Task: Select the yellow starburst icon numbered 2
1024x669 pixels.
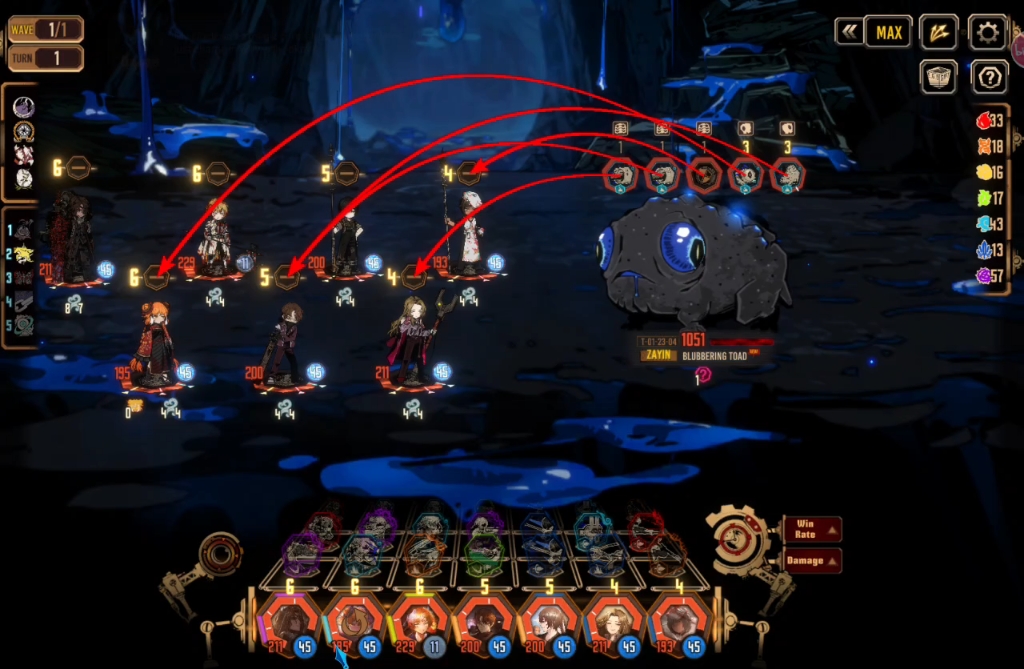Action: 23,254
